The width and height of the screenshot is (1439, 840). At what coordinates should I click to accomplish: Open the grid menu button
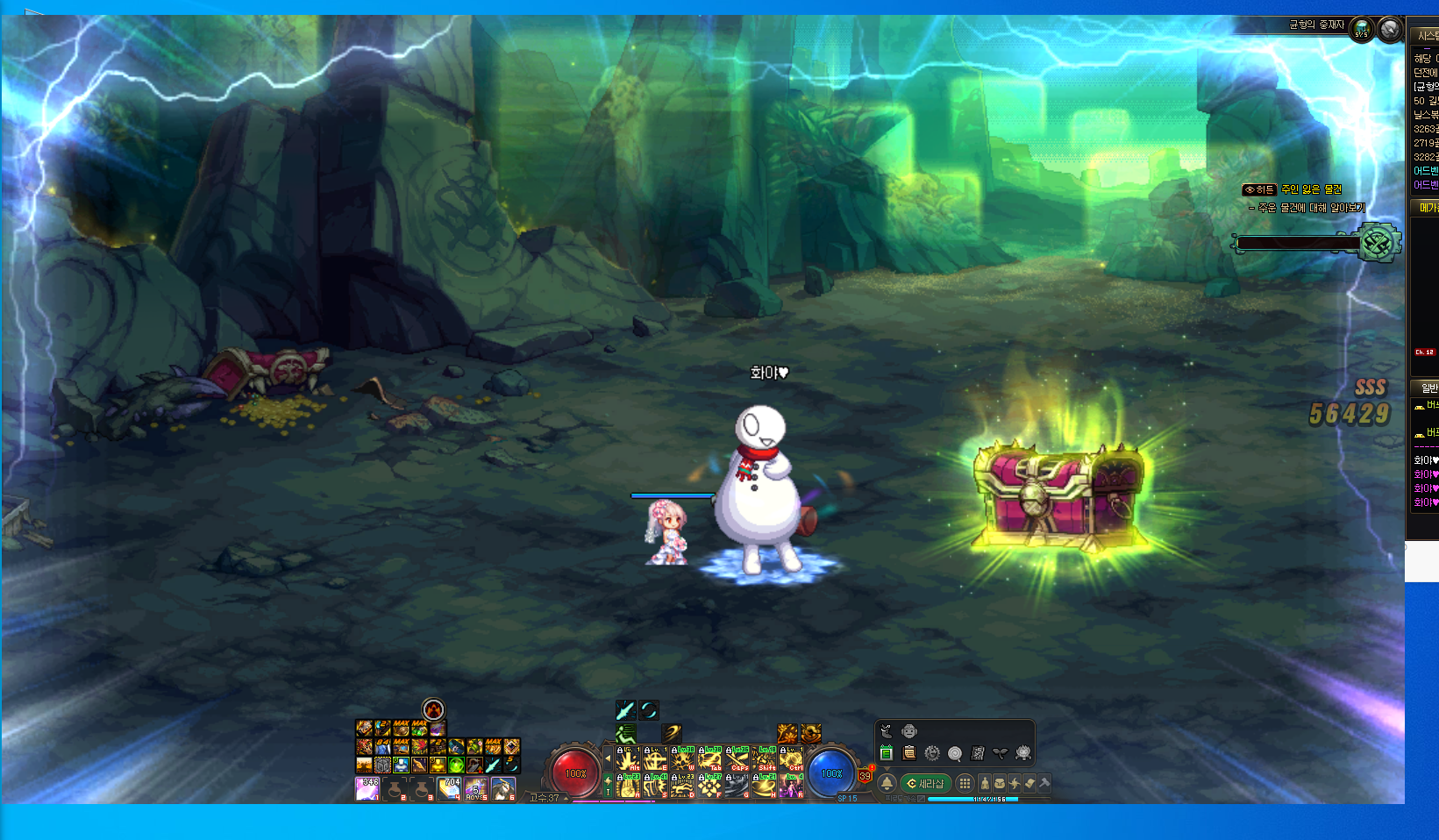click(x=965, y=783)
